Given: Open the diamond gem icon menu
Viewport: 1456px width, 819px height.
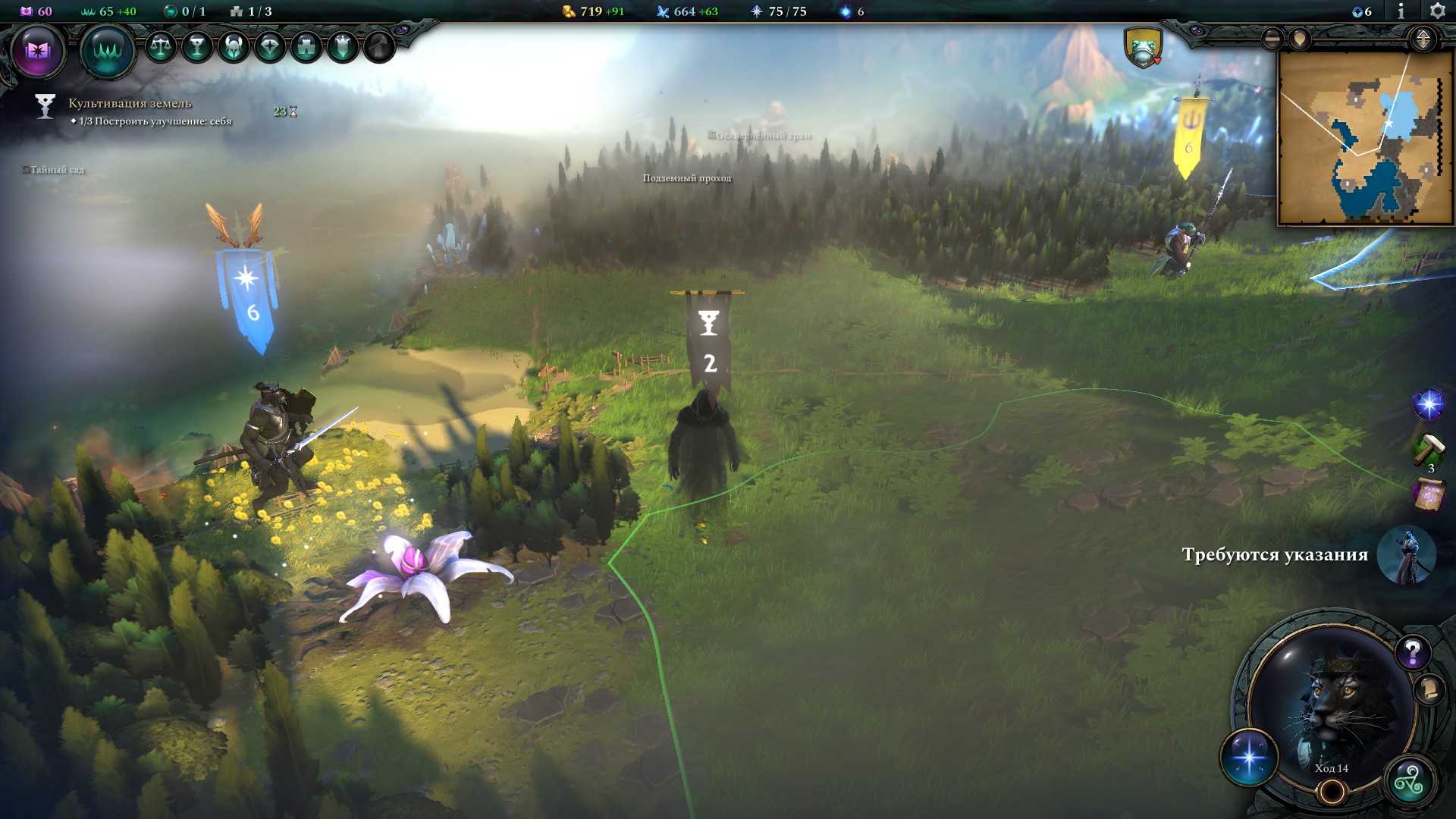Looking at the screenshot, I should 270,47.
